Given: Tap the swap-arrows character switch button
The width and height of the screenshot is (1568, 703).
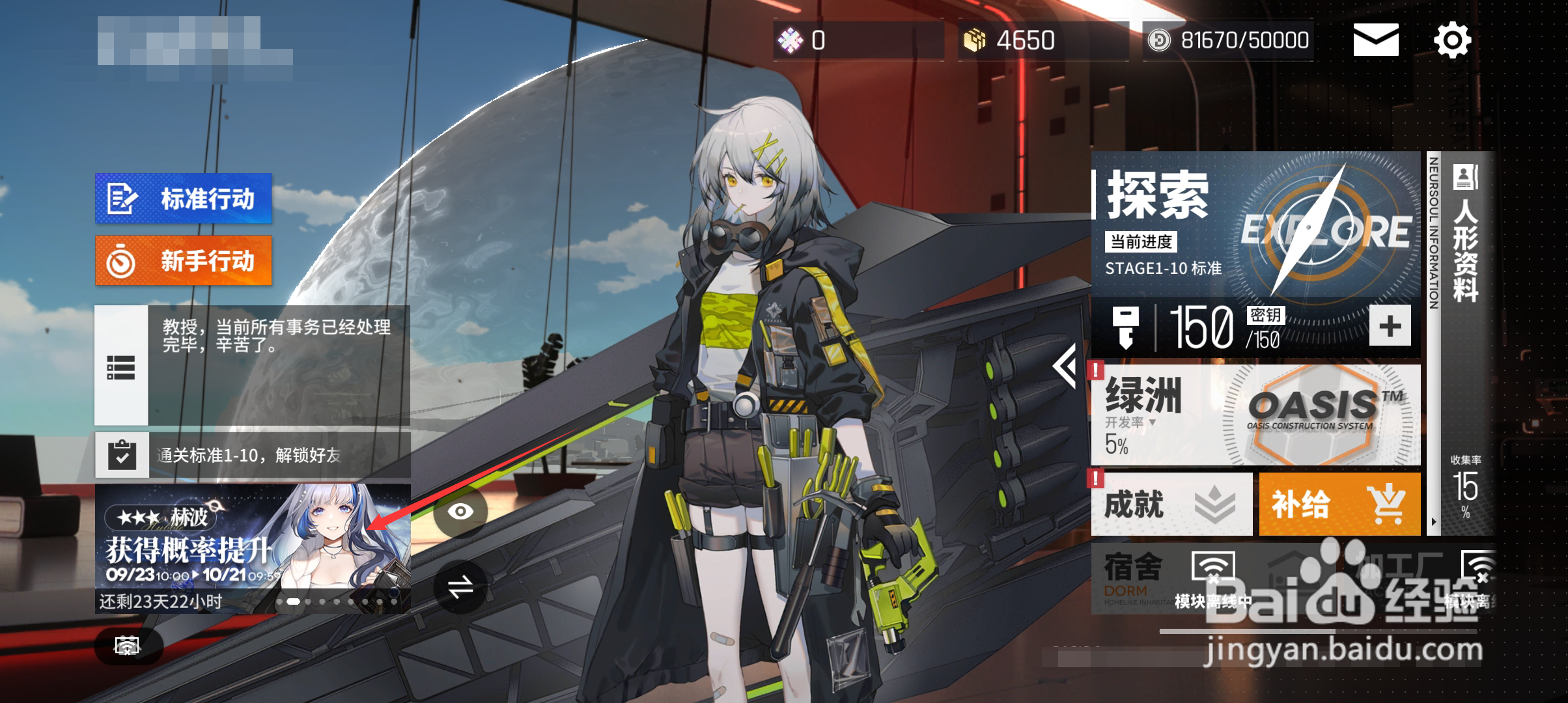Looking at the screenshot, I should (x=460, y=588).
